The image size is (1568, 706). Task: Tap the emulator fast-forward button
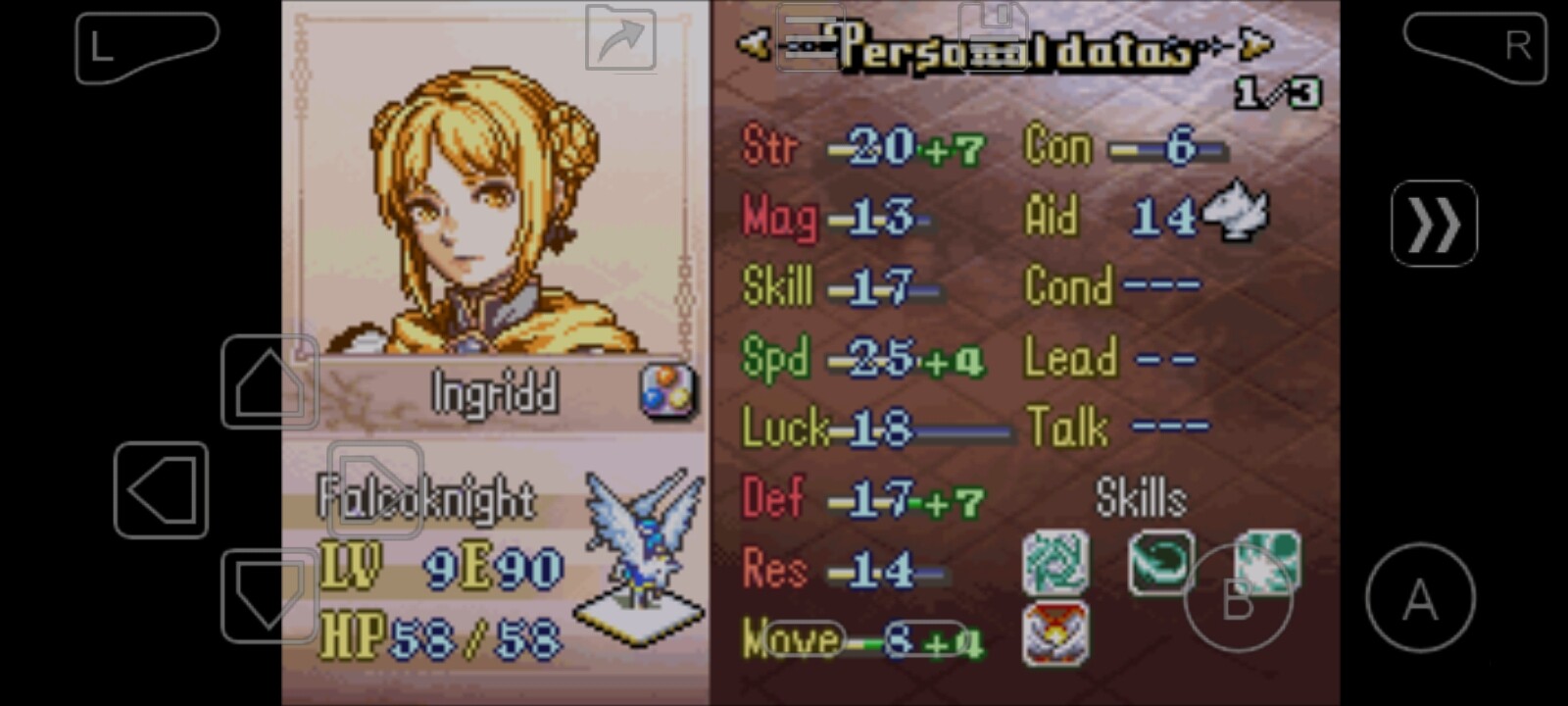point(1434,224)
